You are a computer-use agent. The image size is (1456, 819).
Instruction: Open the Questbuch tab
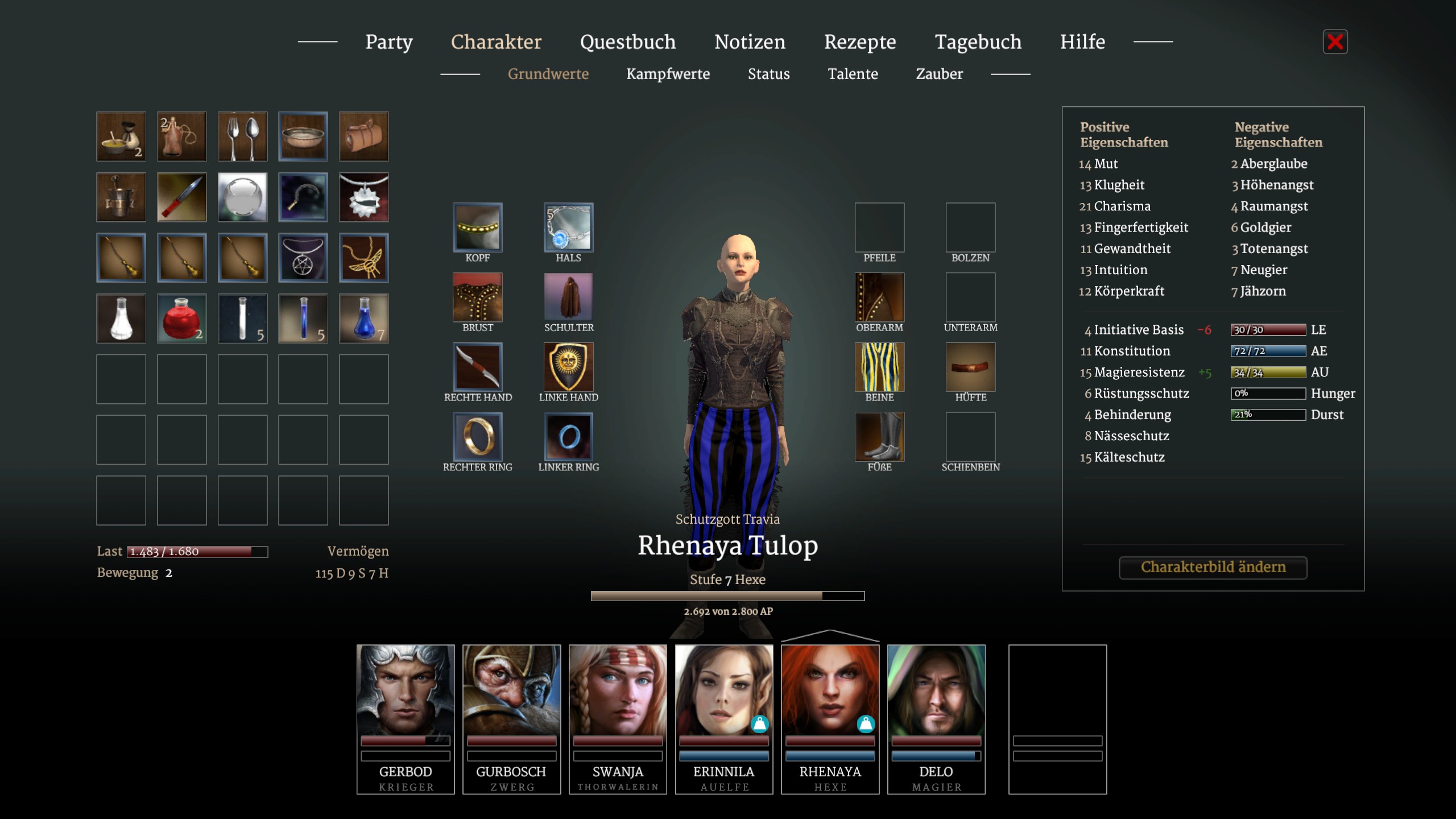(628, 42)
